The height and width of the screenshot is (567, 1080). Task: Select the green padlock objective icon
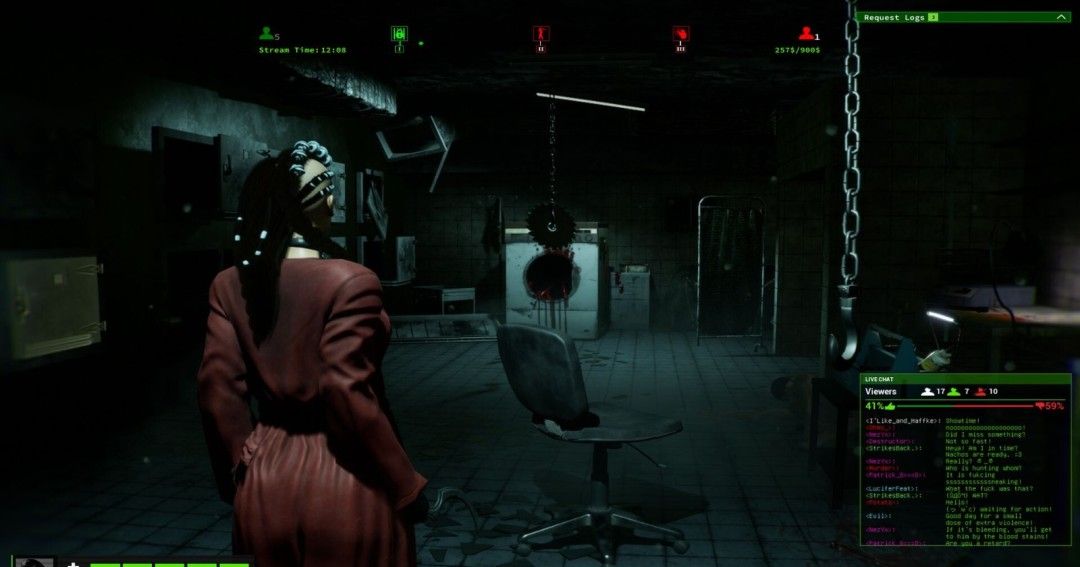click(x=399, y=34)
